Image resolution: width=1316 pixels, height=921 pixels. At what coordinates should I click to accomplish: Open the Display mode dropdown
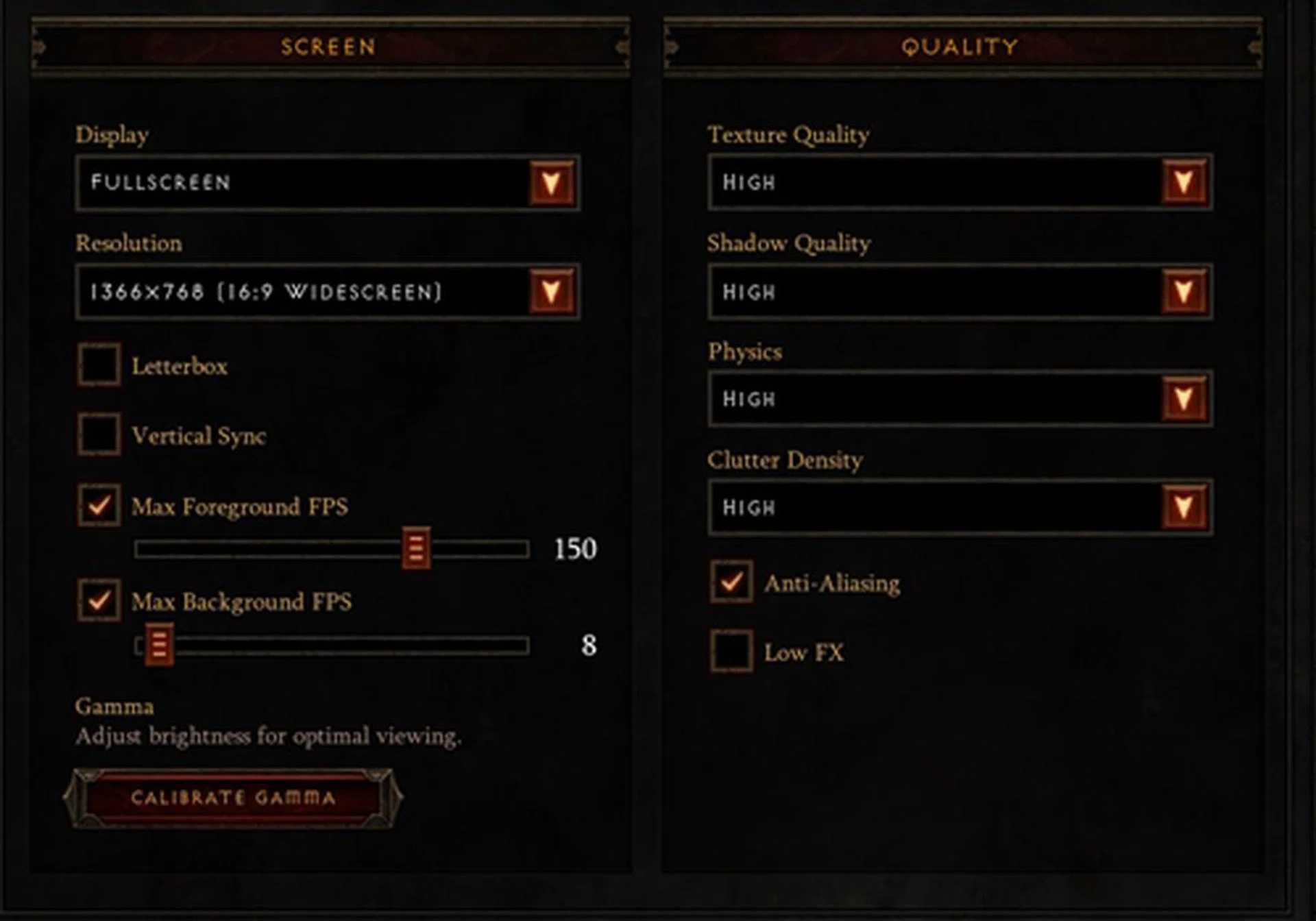click(552, 182)
